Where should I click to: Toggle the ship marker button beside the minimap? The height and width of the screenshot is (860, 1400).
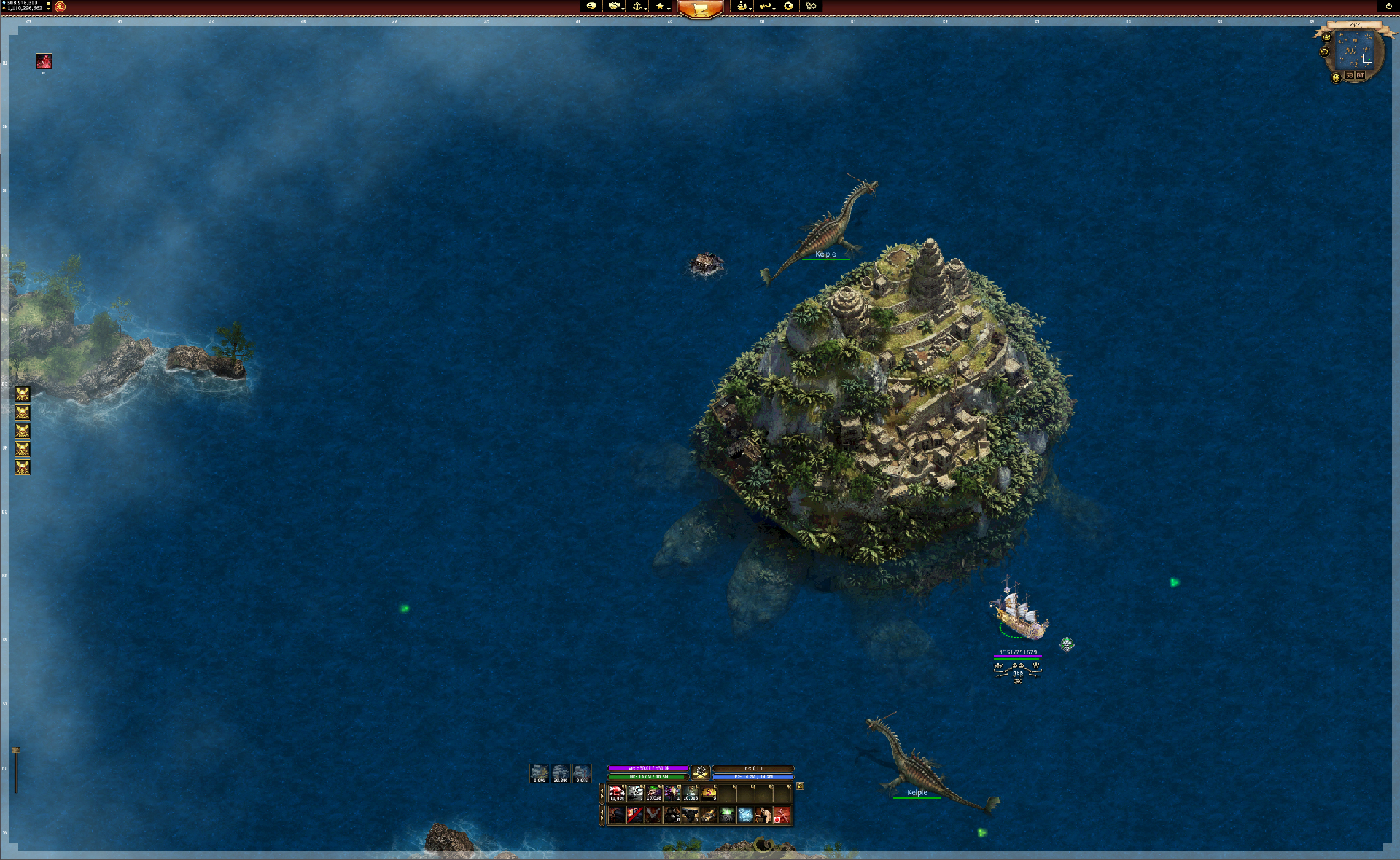[x=1326, y=37]
